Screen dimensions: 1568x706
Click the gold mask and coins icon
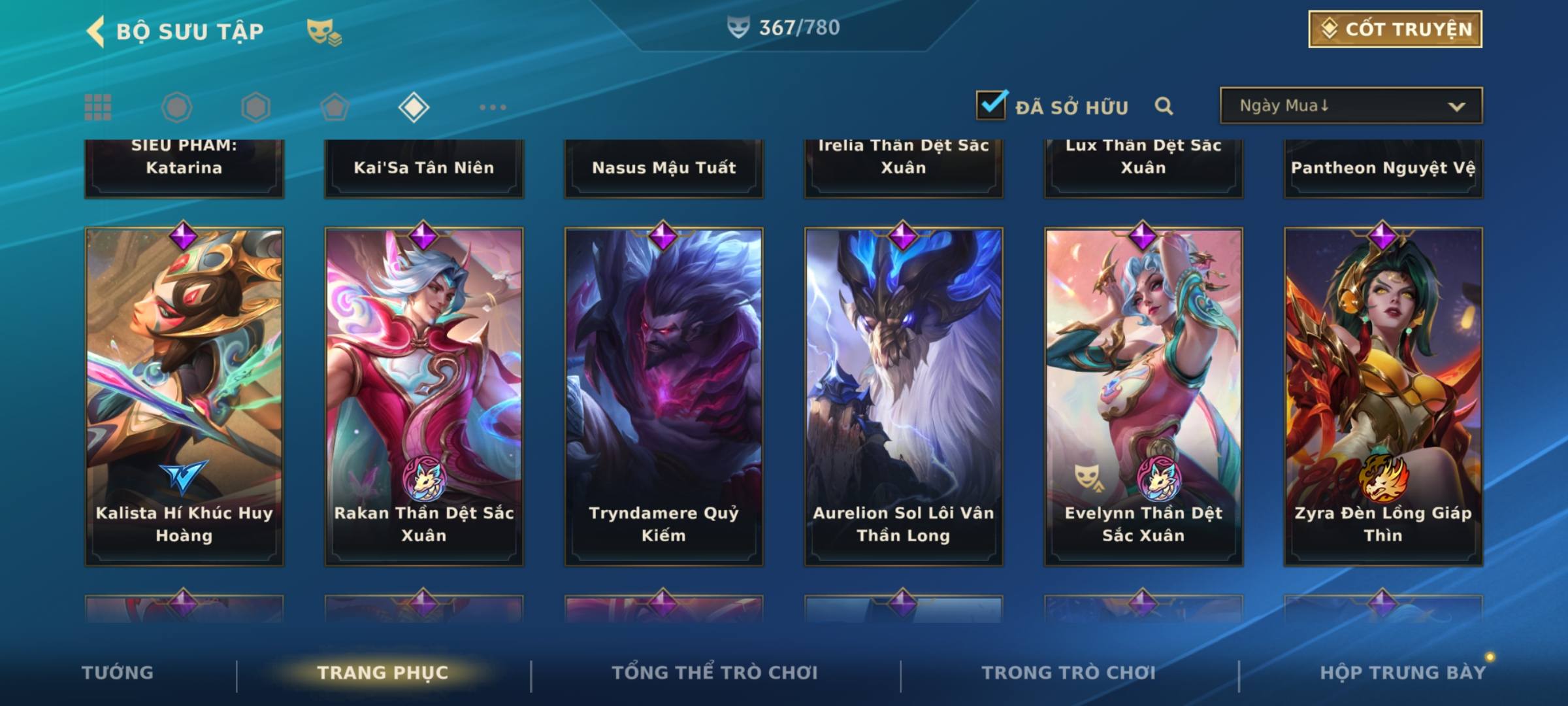(x=323, y=32)
